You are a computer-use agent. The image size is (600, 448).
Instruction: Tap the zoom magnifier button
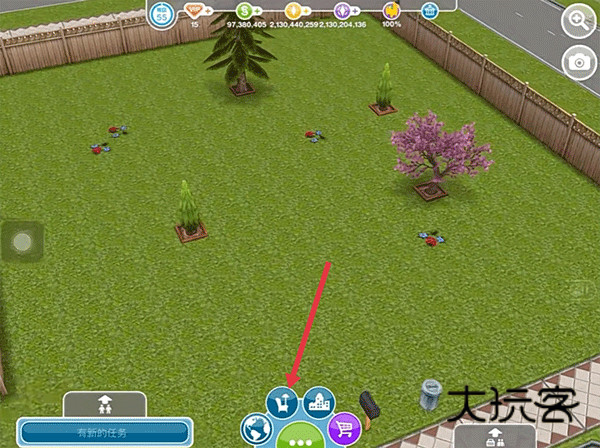(578, 20)
